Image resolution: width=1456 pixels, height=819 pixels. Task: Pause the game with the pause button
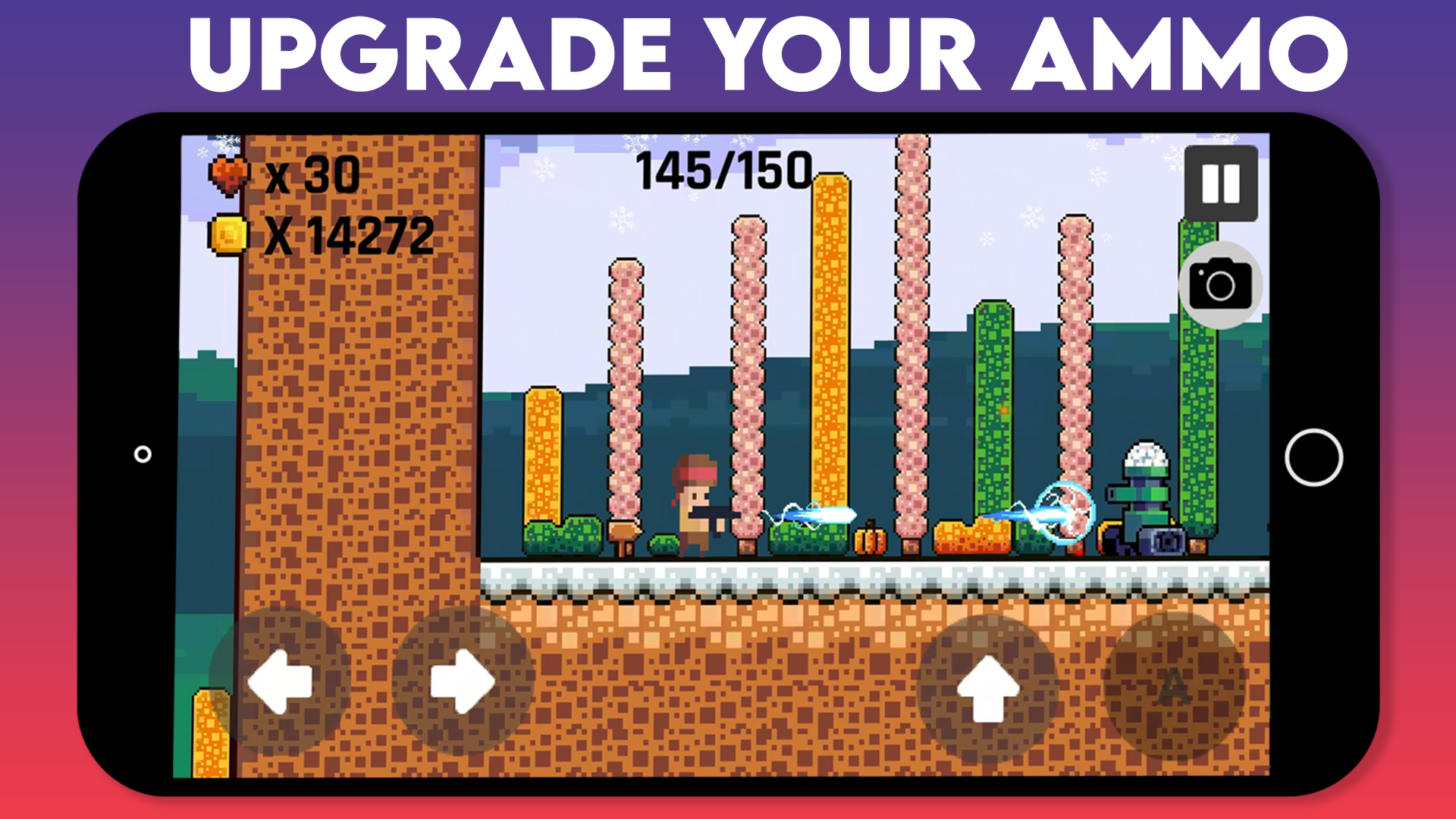(x=1220, y=183)
